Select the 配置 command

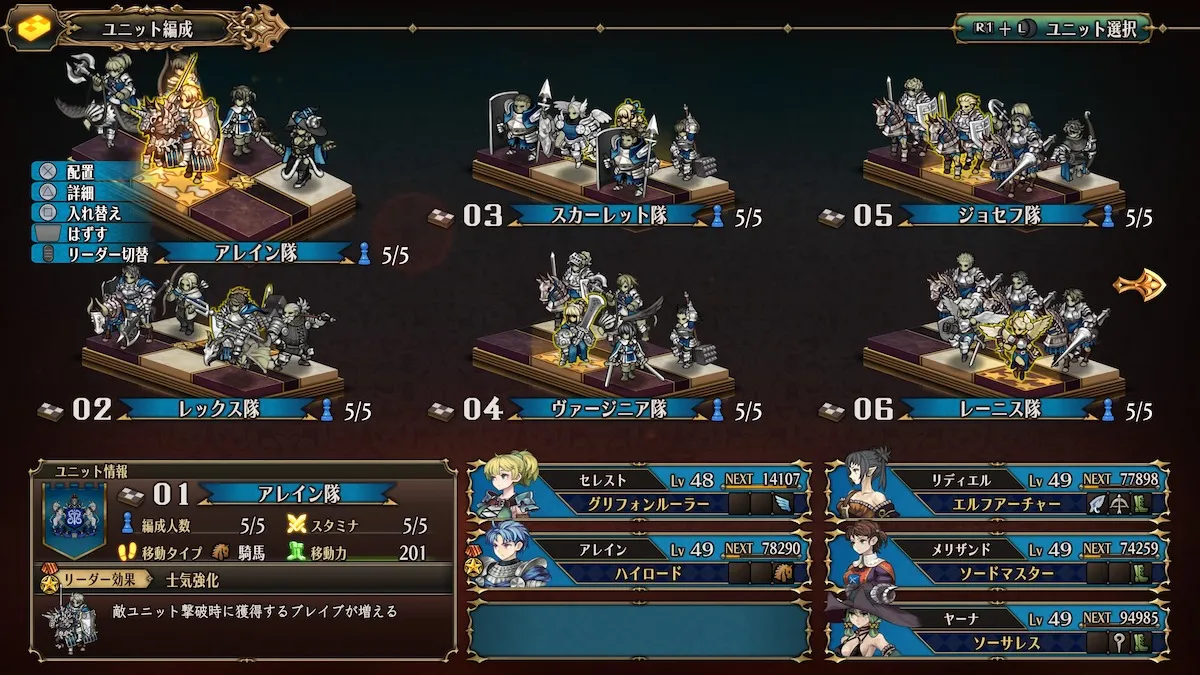tap(80, 172)
